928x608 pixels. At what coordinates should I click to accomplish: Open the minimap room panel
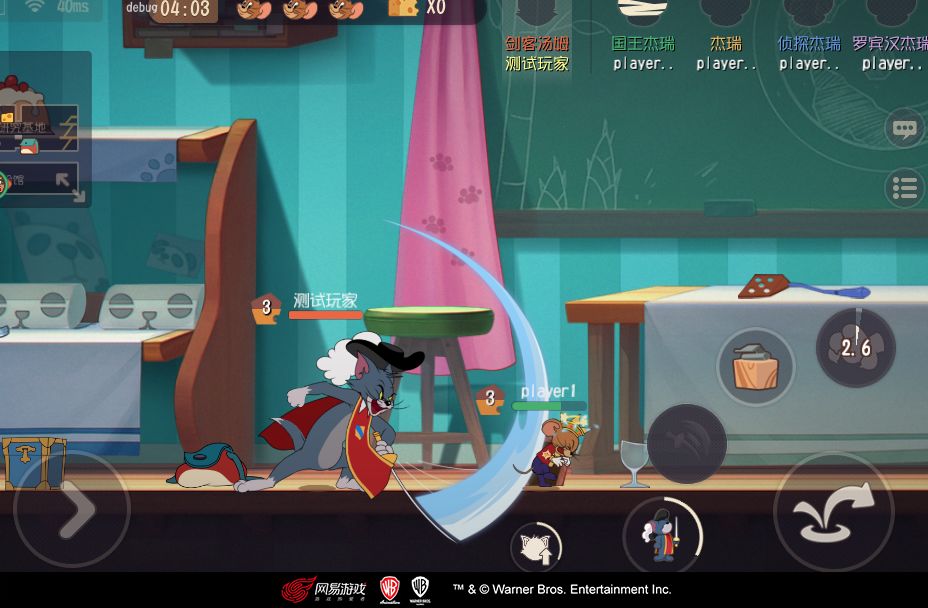(40, 128)
